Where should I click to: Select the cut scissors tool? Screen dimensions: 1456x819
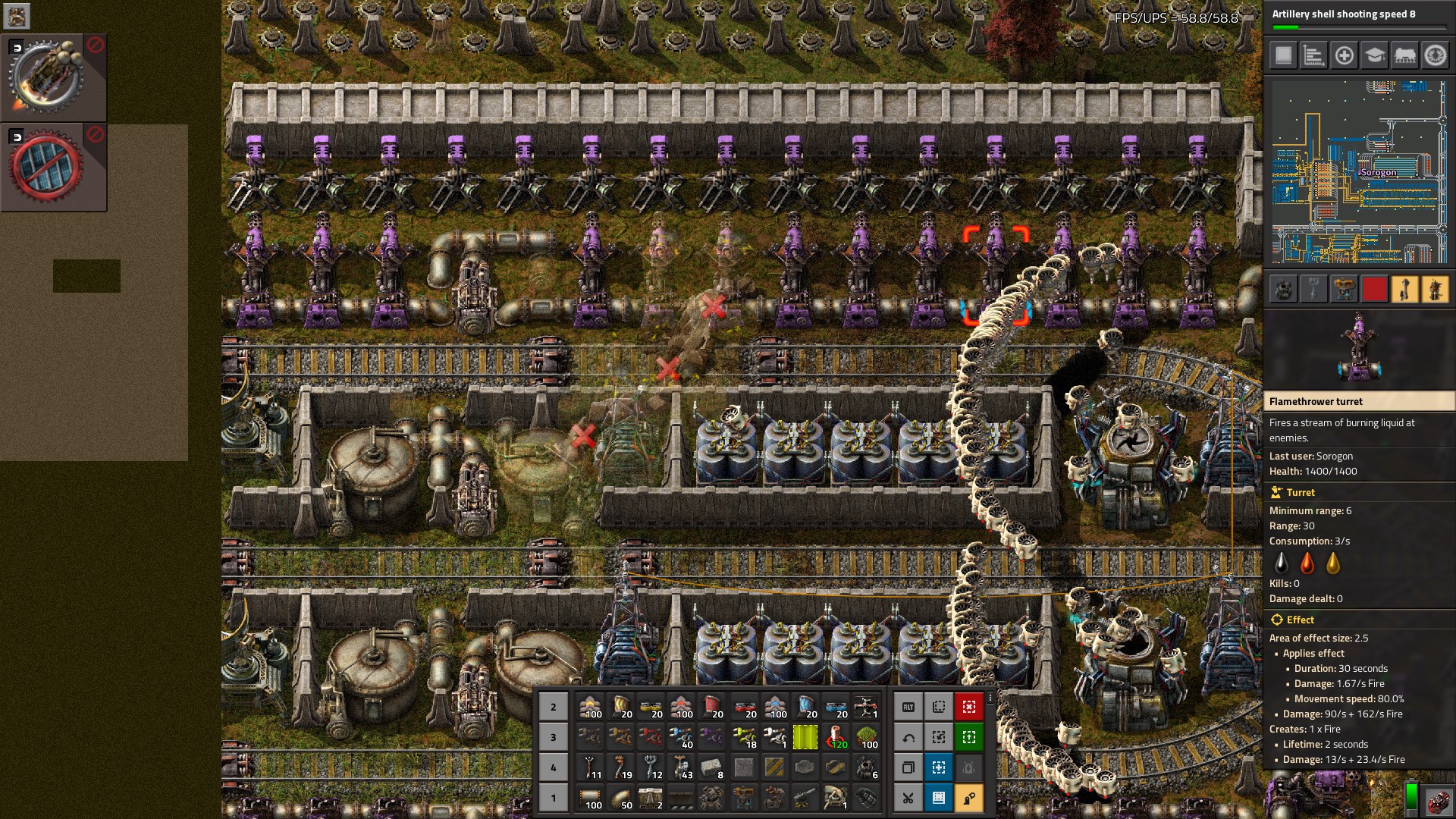pos(908,798)
